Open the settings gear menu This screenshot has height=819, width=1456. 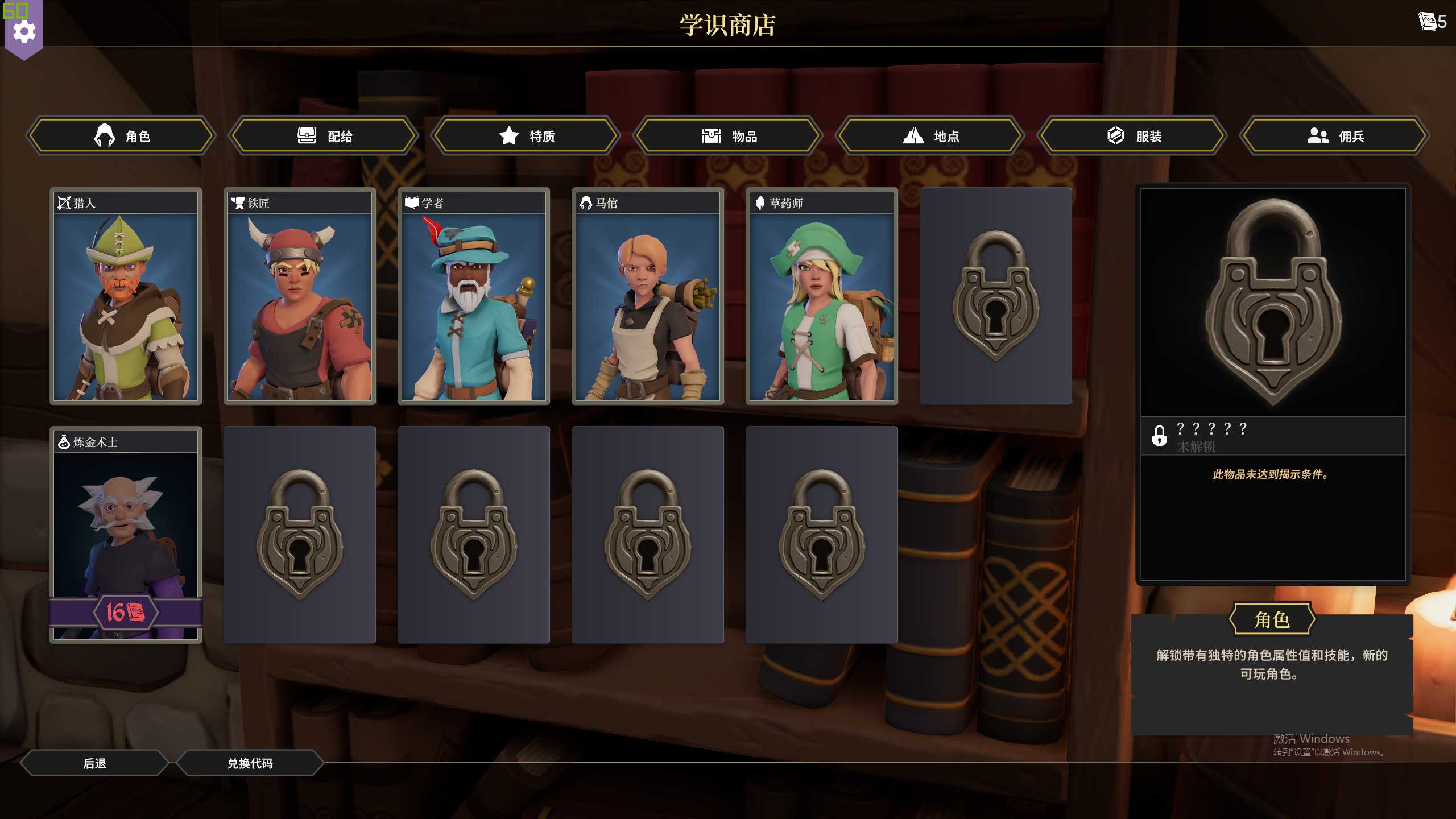24,32
